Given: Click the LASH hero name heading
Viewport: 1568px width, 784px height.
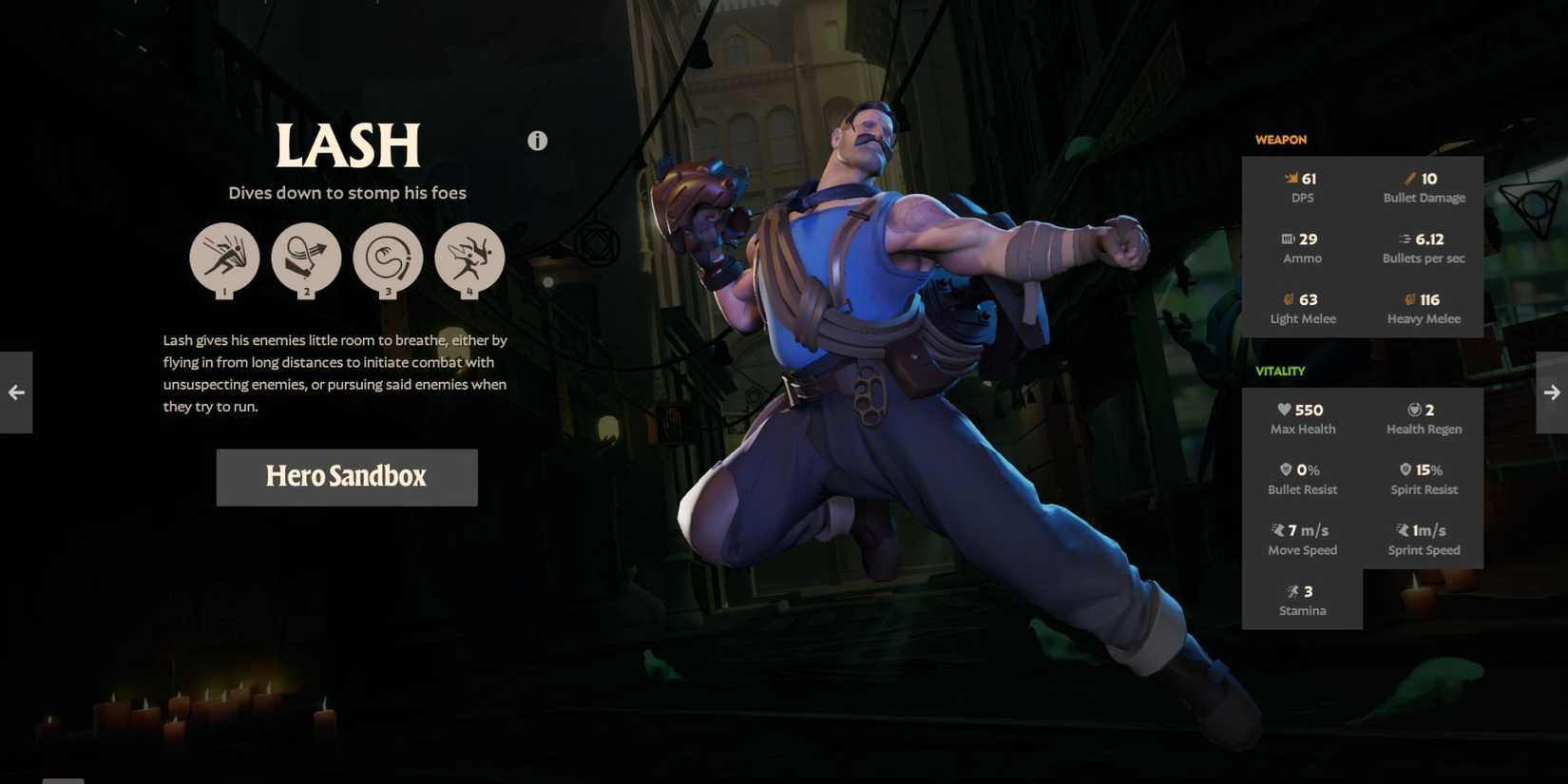Looking at the screenshot, I should [x=347, y=144].
